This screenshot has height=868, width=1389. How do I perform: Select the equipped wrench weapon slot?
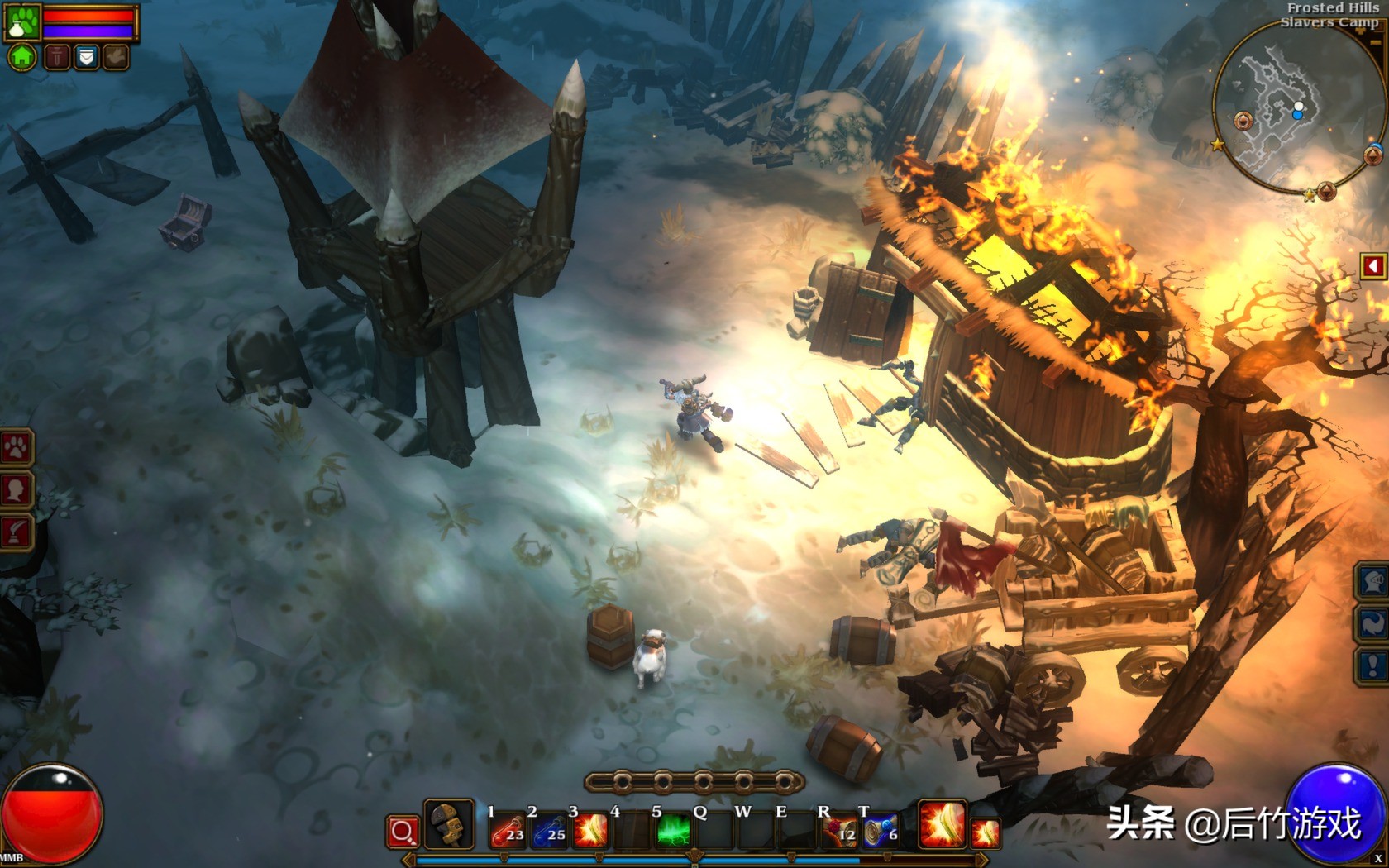(x=449, y=825)
